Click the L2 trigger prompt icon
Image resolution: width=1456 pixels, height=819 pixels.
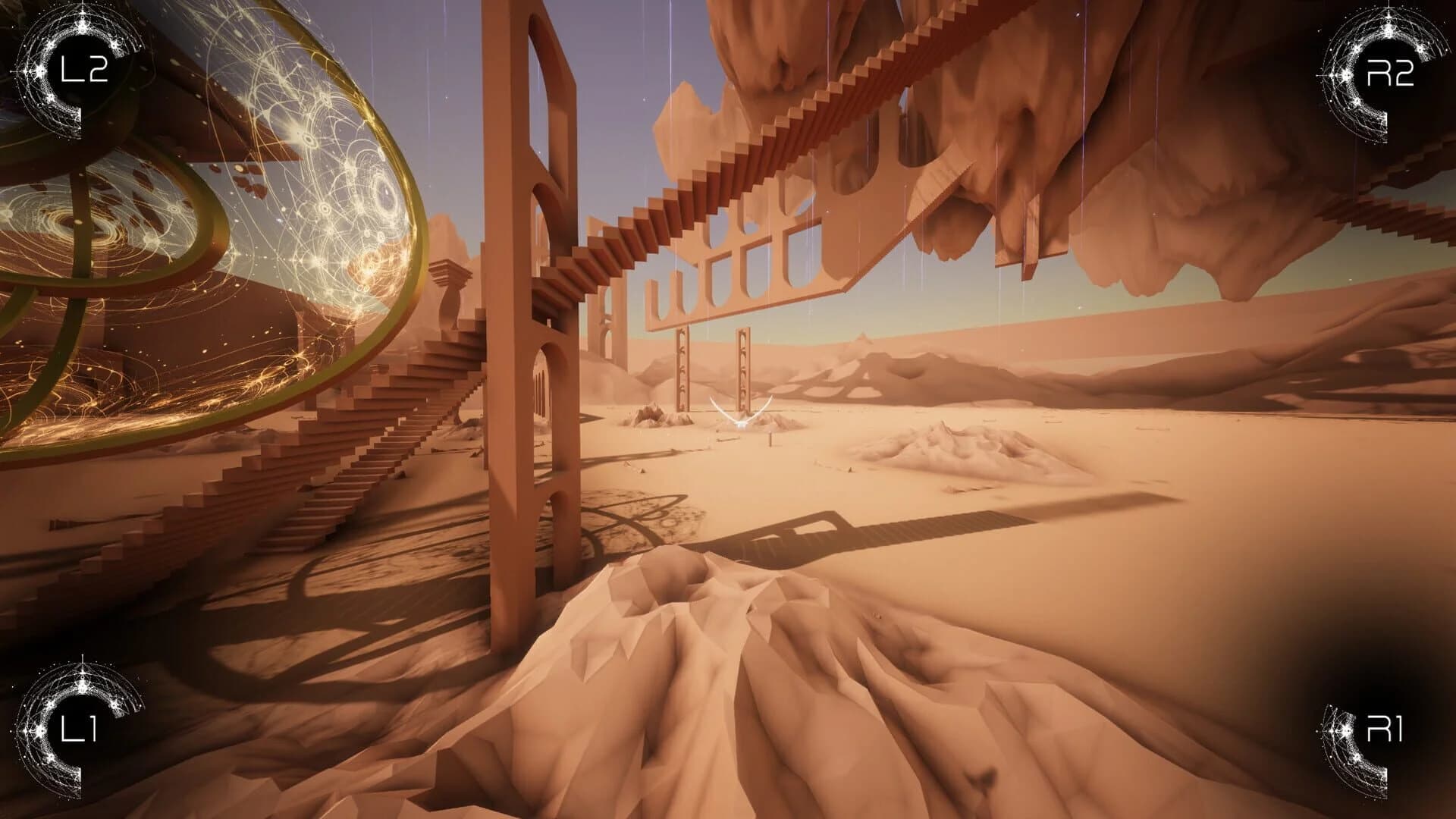[x=83, y=72]
